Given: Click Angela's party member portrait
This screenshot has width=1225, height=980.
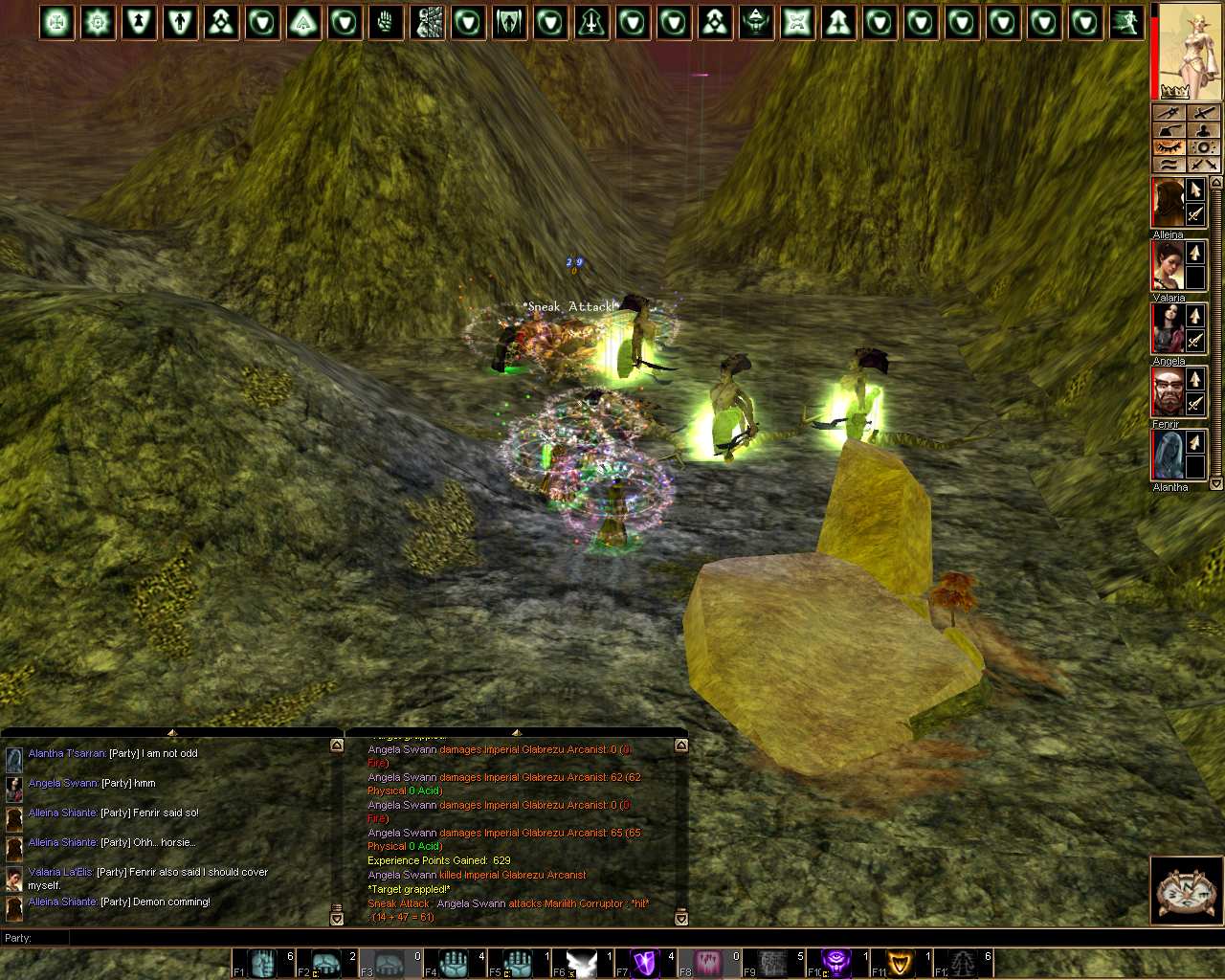Looking at the screenshot, I should click(1168, 329).
